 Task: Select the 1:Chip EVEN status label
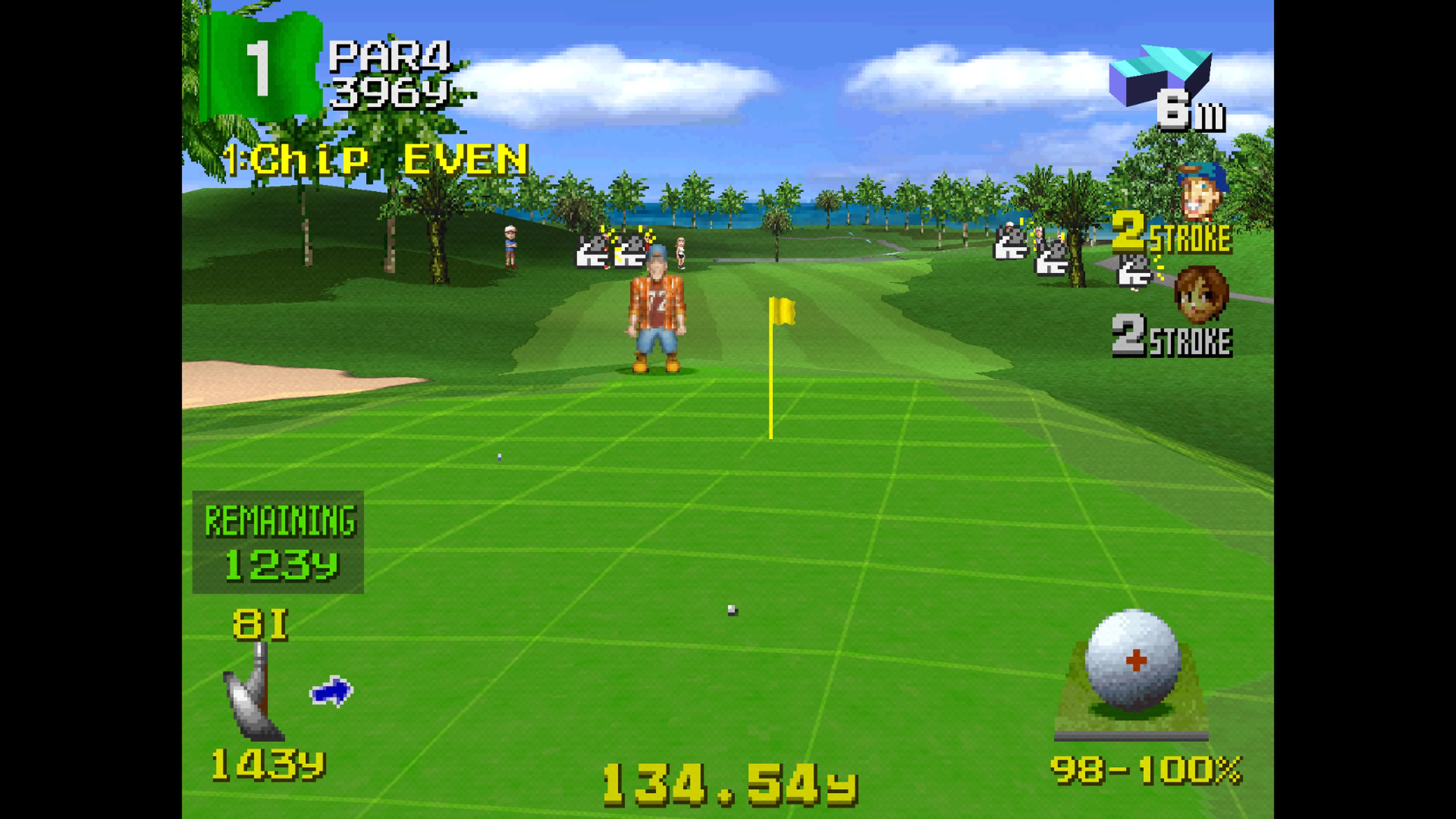point(376,161)
